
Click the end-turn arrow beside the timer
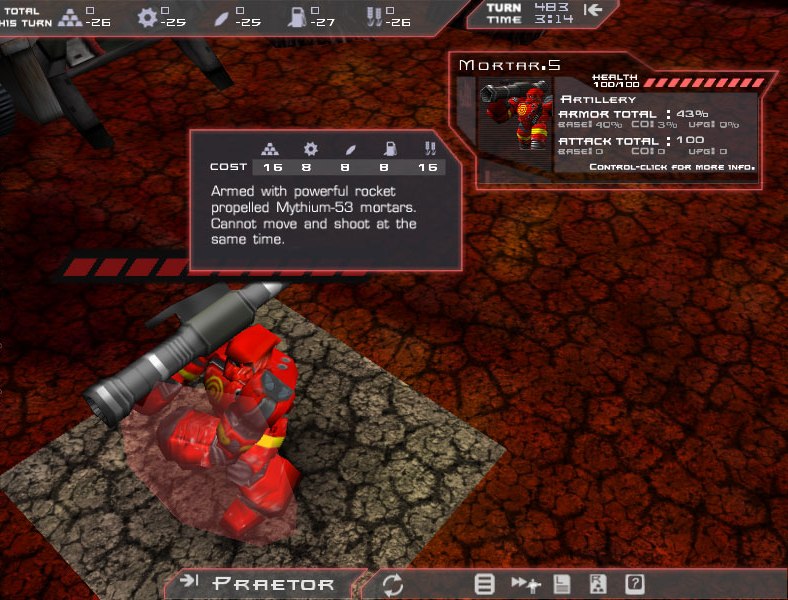(x=594, y=11)
